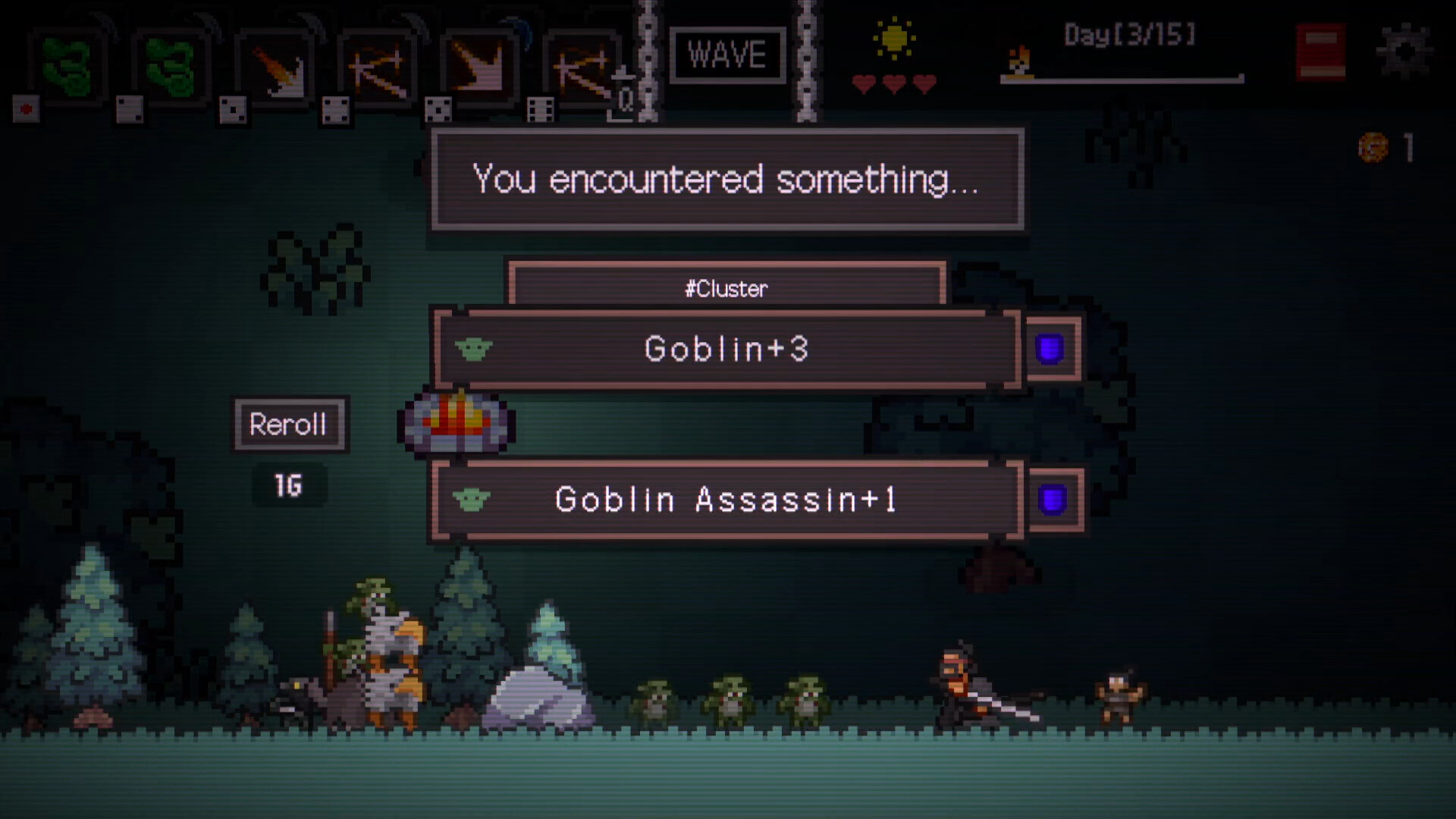Viewport: 1456px width, 819px height.
Task: Select the crossbow slot with the four-pip die
Action: (x=378, y=70)
